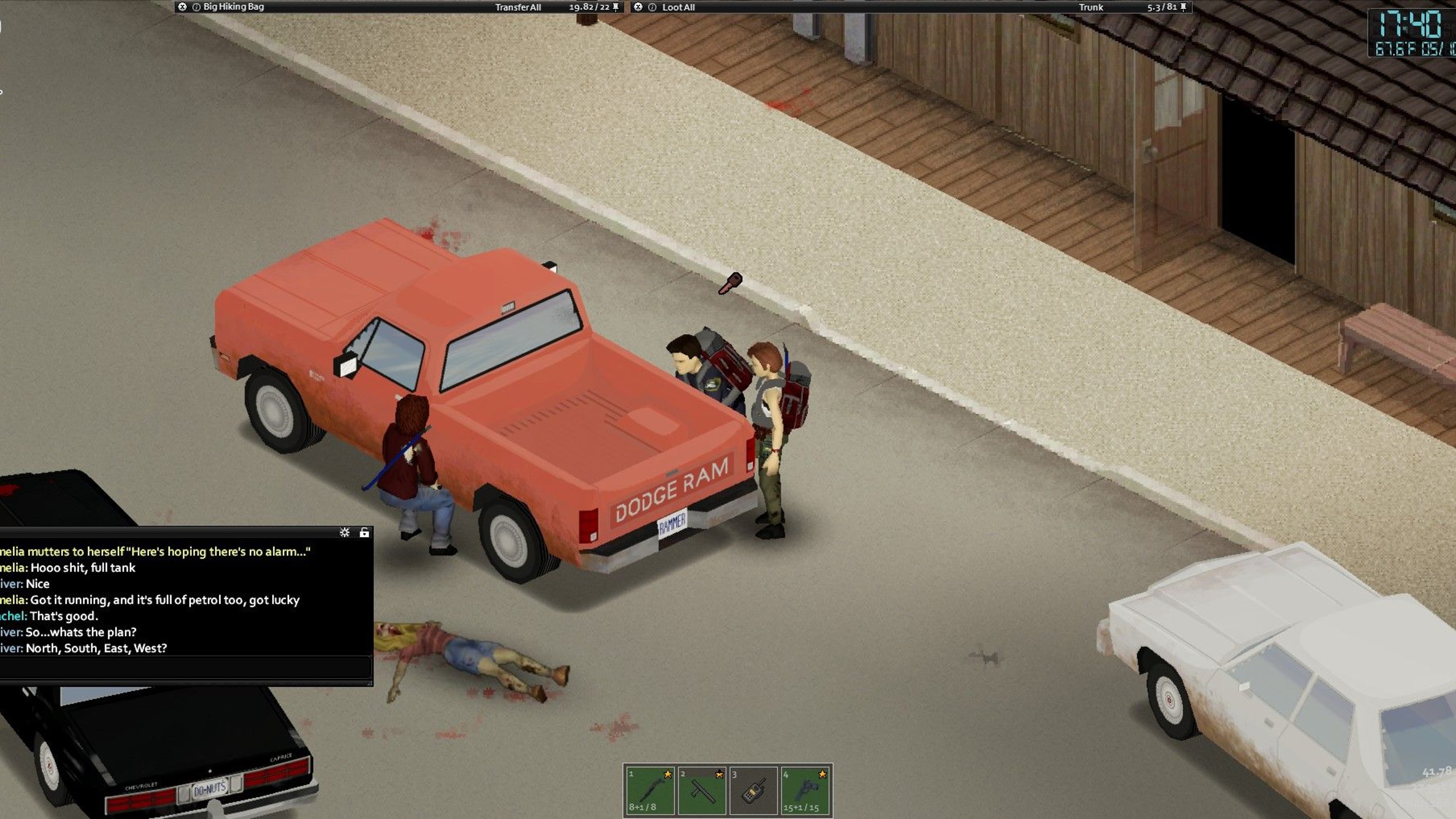Loot everything with the Loot All button

coord(678,8)
